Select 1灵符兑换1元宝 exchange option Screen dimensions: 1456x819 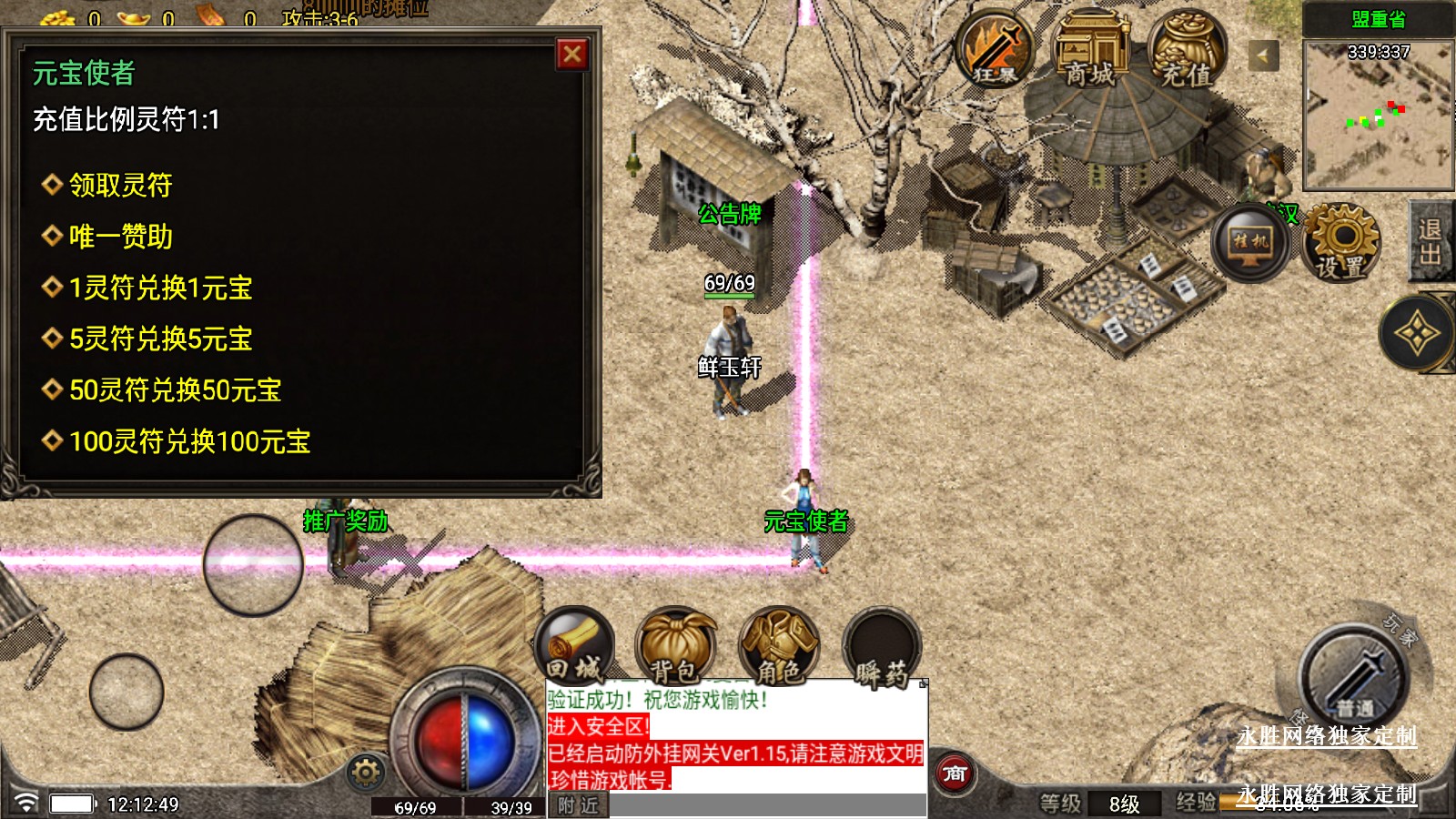[x=160, y=288]
